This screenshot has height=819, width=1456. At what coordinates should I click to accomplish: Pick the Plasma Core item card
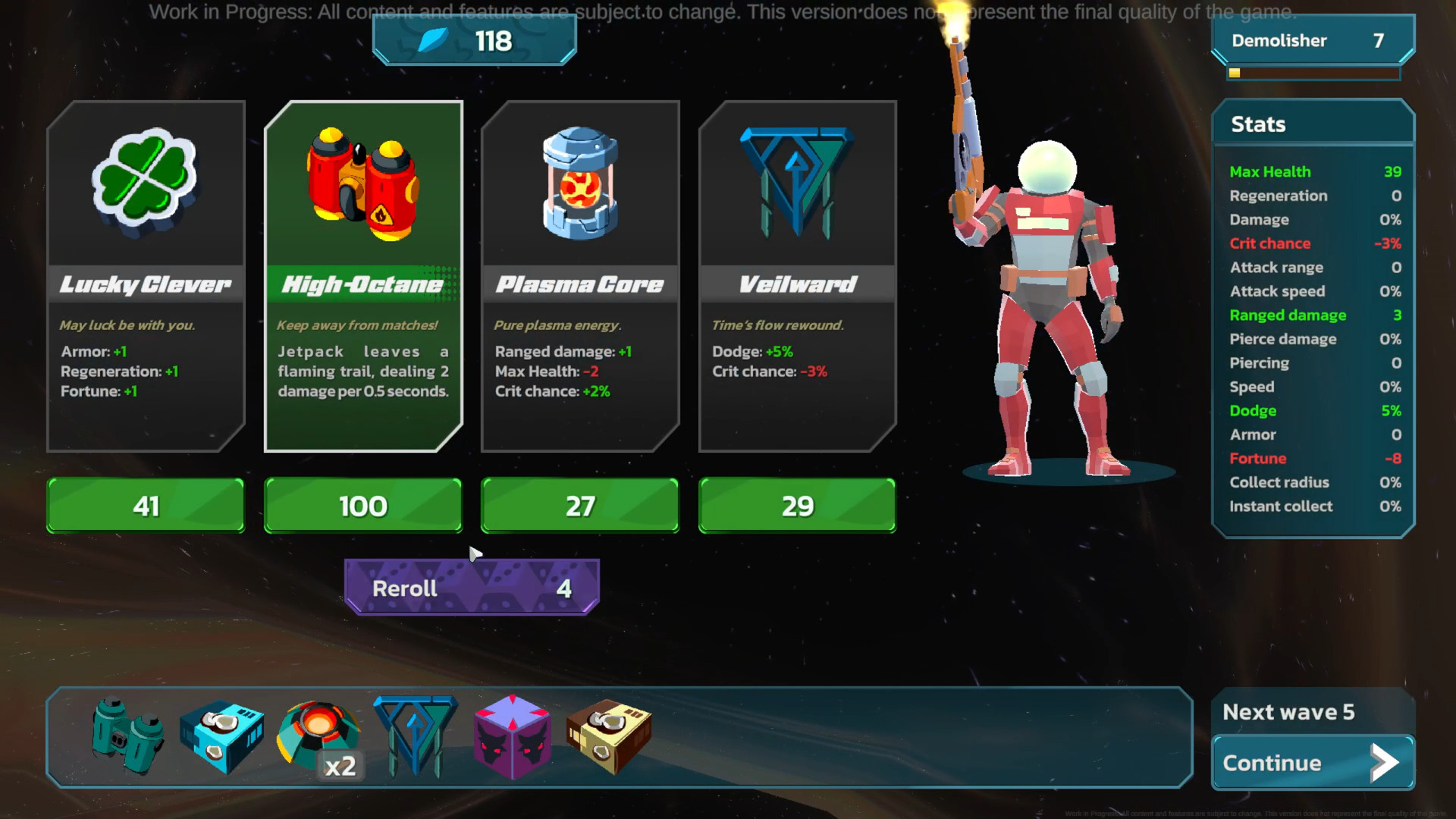pos(580,276)
